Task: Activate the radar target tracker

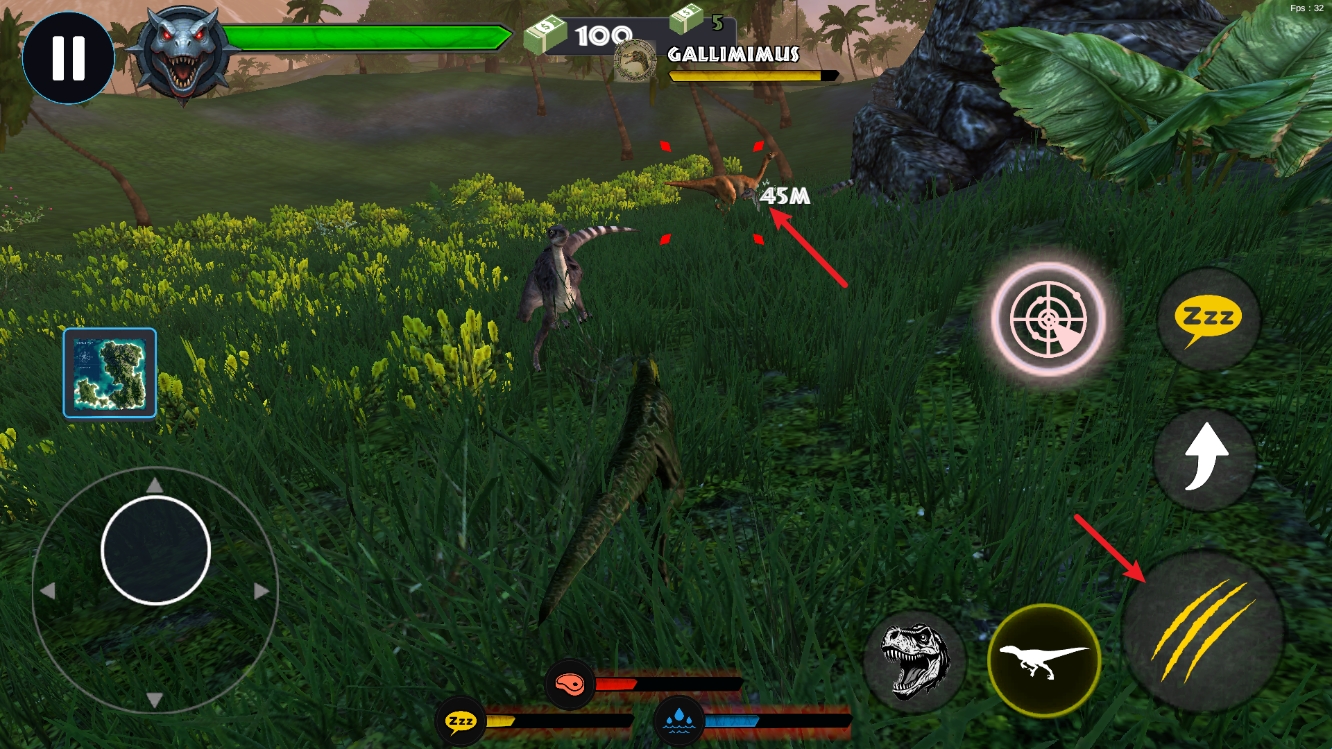Action: pyautogui.click(x=1048, y=319)
